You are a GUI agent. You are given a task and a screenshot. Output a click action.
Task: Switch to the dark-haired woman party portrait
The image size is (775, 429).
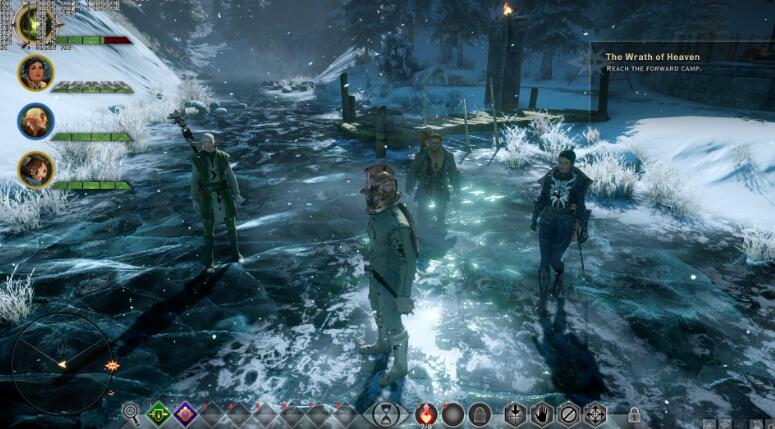(x=35, y=72)
